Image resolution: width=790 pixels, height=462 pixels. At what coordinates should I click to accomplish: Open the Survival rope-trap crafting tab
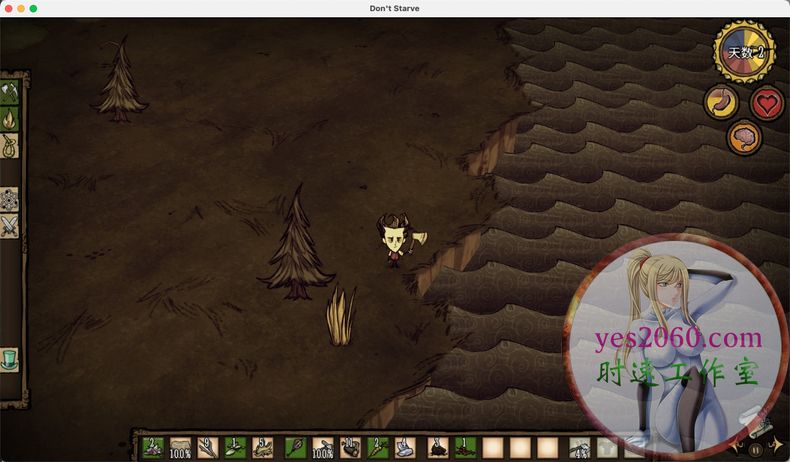(x=10, y=146)
